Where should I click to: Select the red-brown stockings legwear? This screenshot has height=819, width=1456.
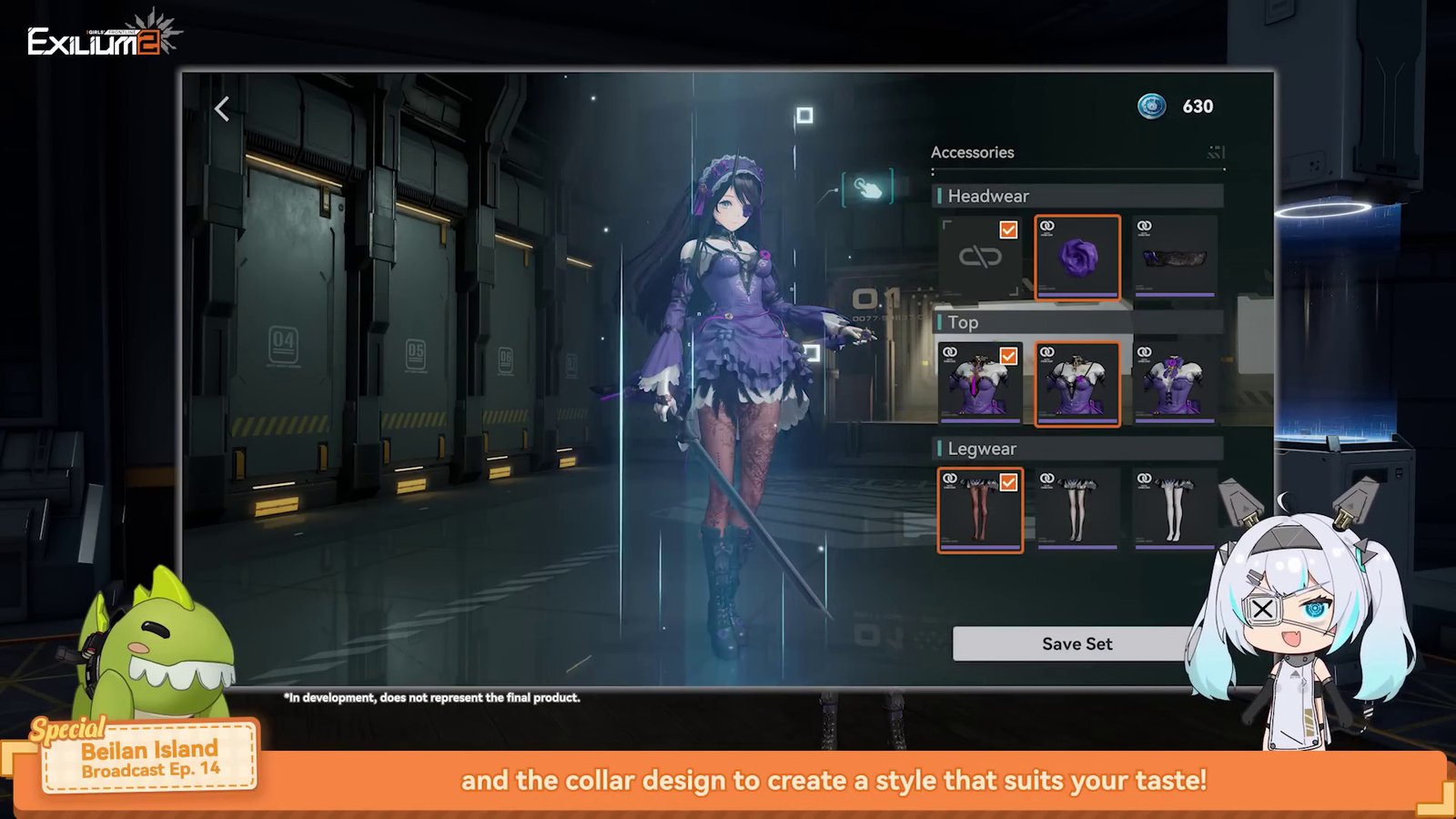click(x=980, y=511)
